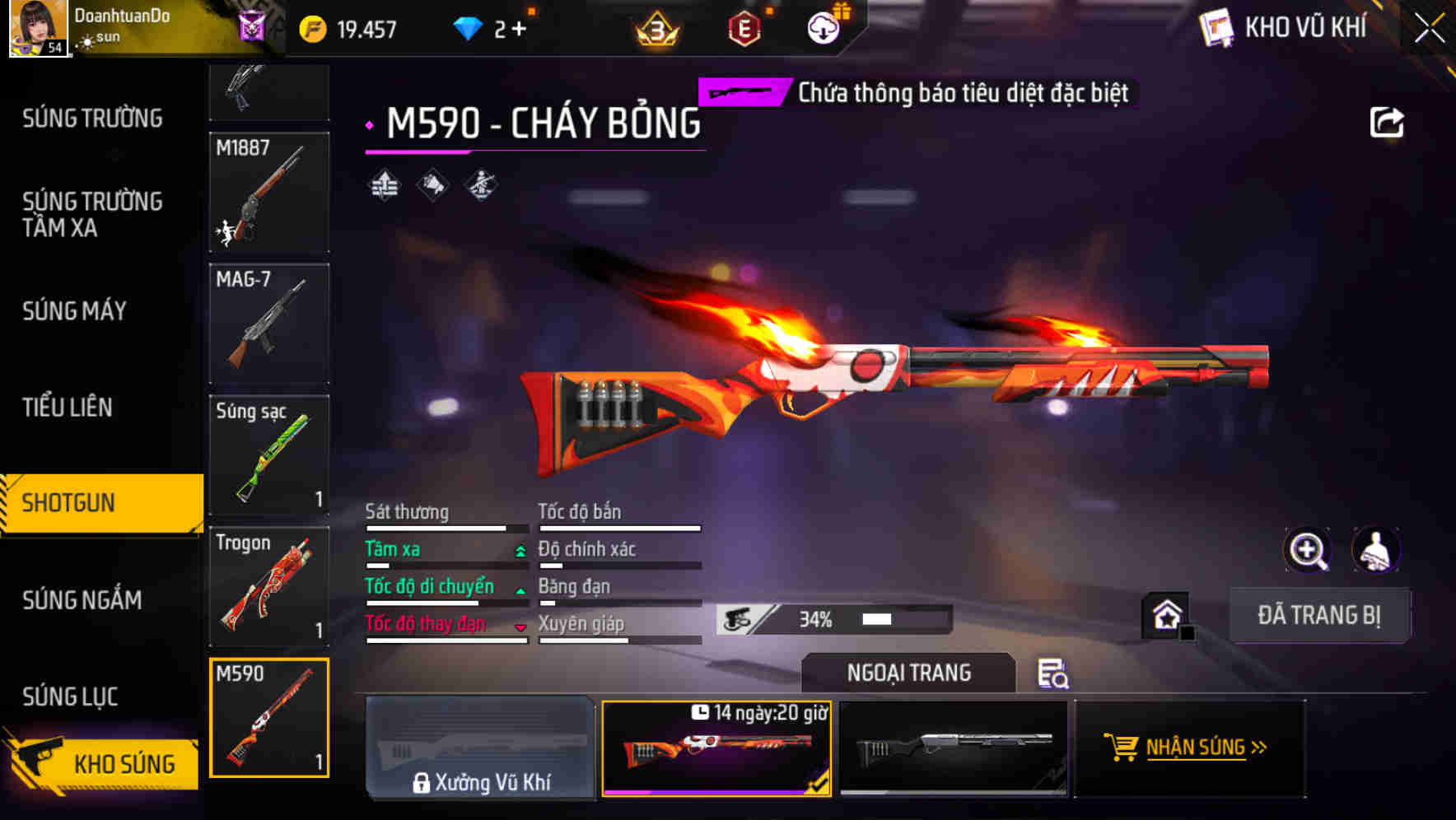Select the green Súng sạc shotgun skin
1456x820 pixels.
(268, 457)
